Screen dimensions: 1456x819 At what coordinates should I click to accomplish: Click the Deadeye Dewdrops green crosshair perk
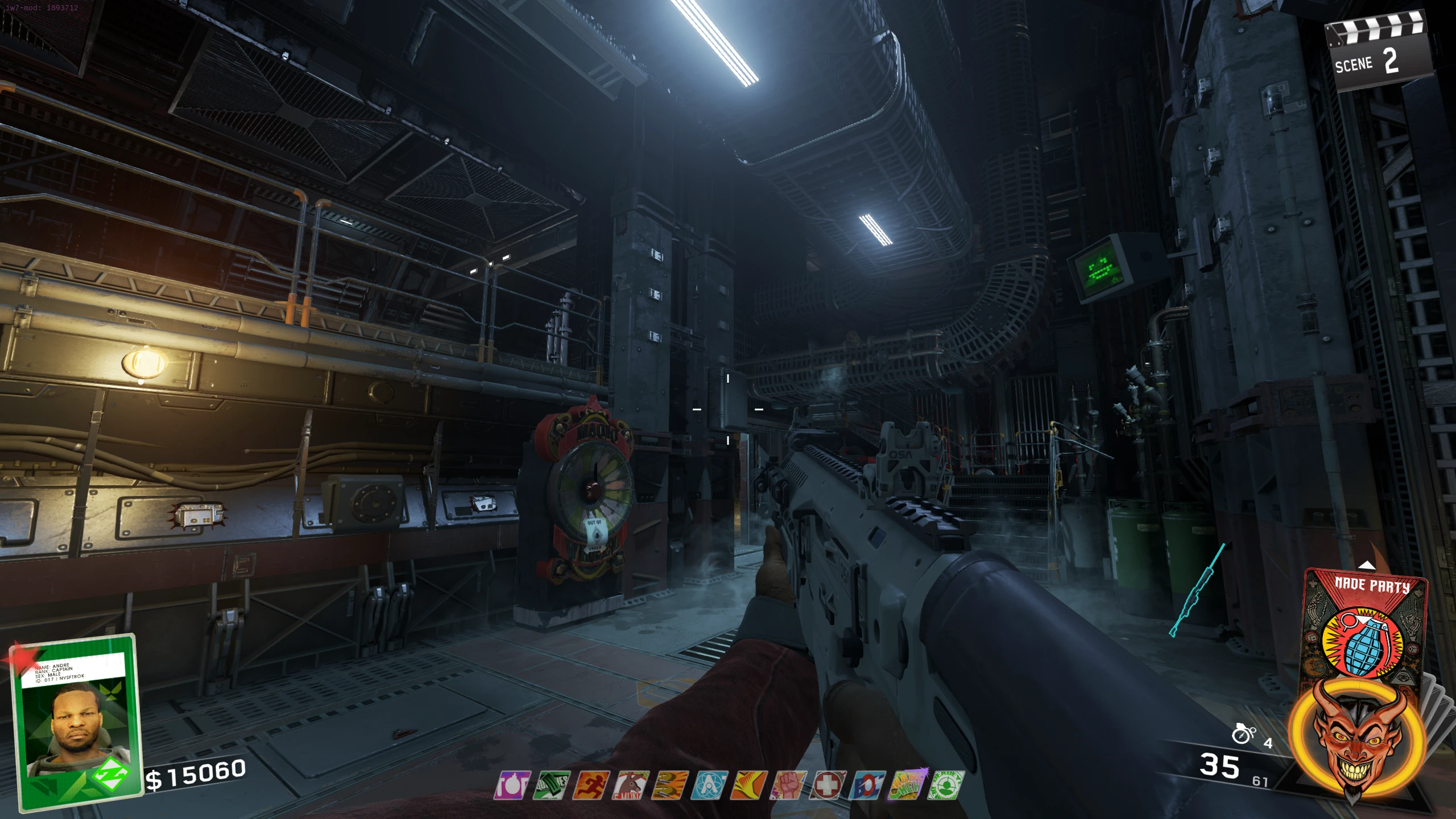click(946, 785)
